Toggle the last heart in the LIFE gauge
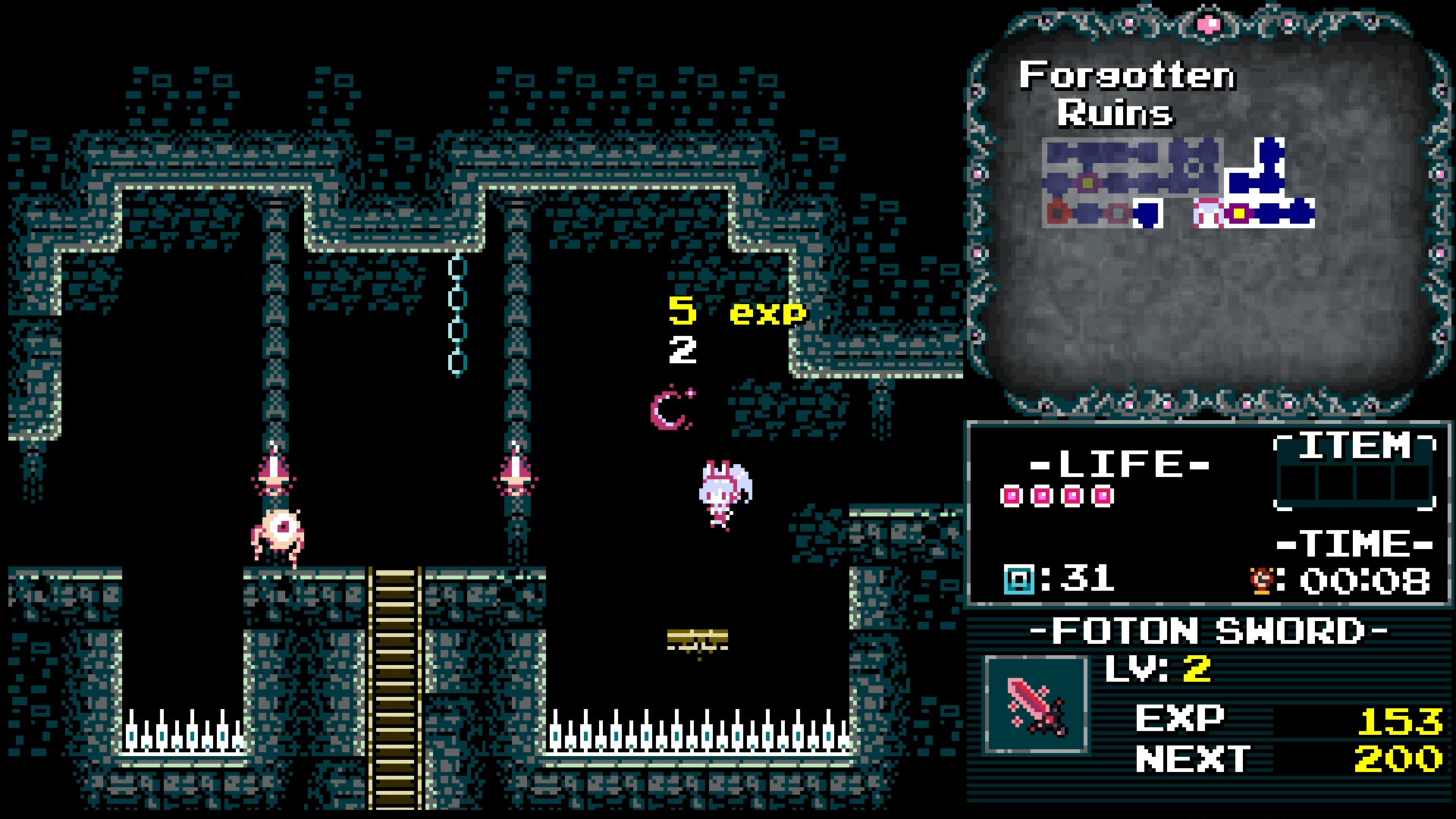The width and height of the screenshot is (1456, 819). point(1103,497)
